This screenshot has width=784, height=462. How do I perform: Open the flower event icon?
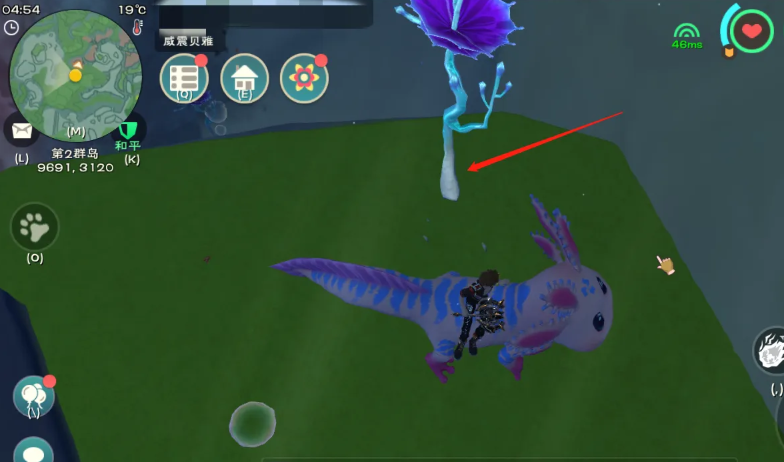(304, 78)
